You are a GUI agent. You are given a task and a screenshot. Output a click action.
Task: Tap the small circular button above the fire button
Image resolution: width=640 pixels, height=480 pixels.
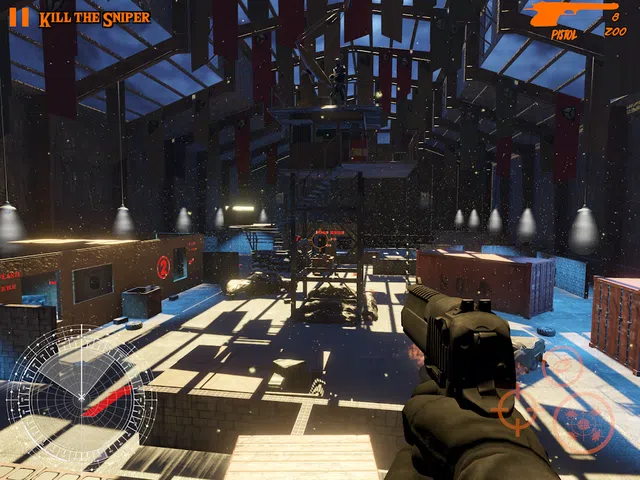click(x=561, y=364)
